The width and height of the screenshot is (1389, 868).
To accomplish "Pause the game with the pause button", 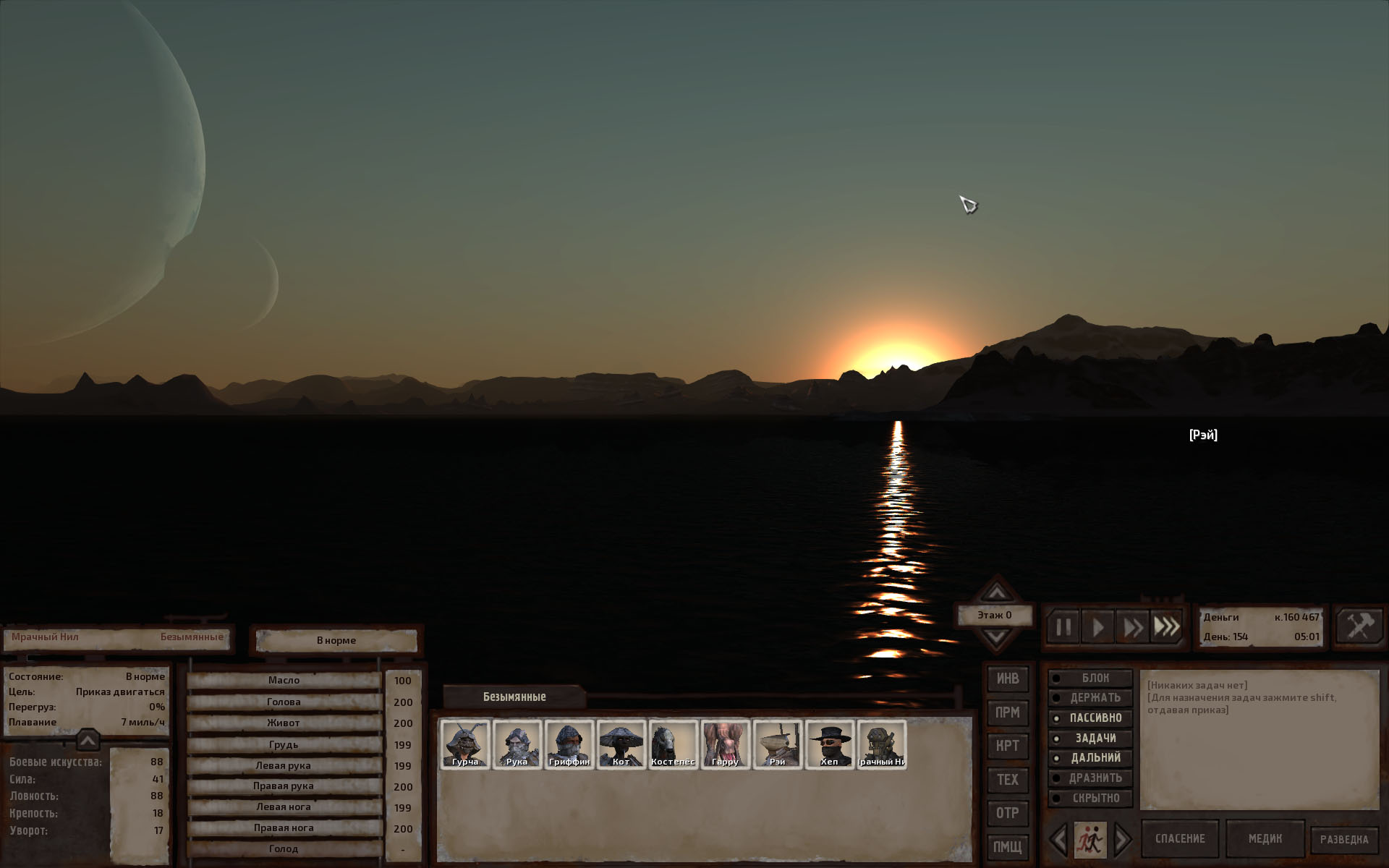I will point(1063,627).
